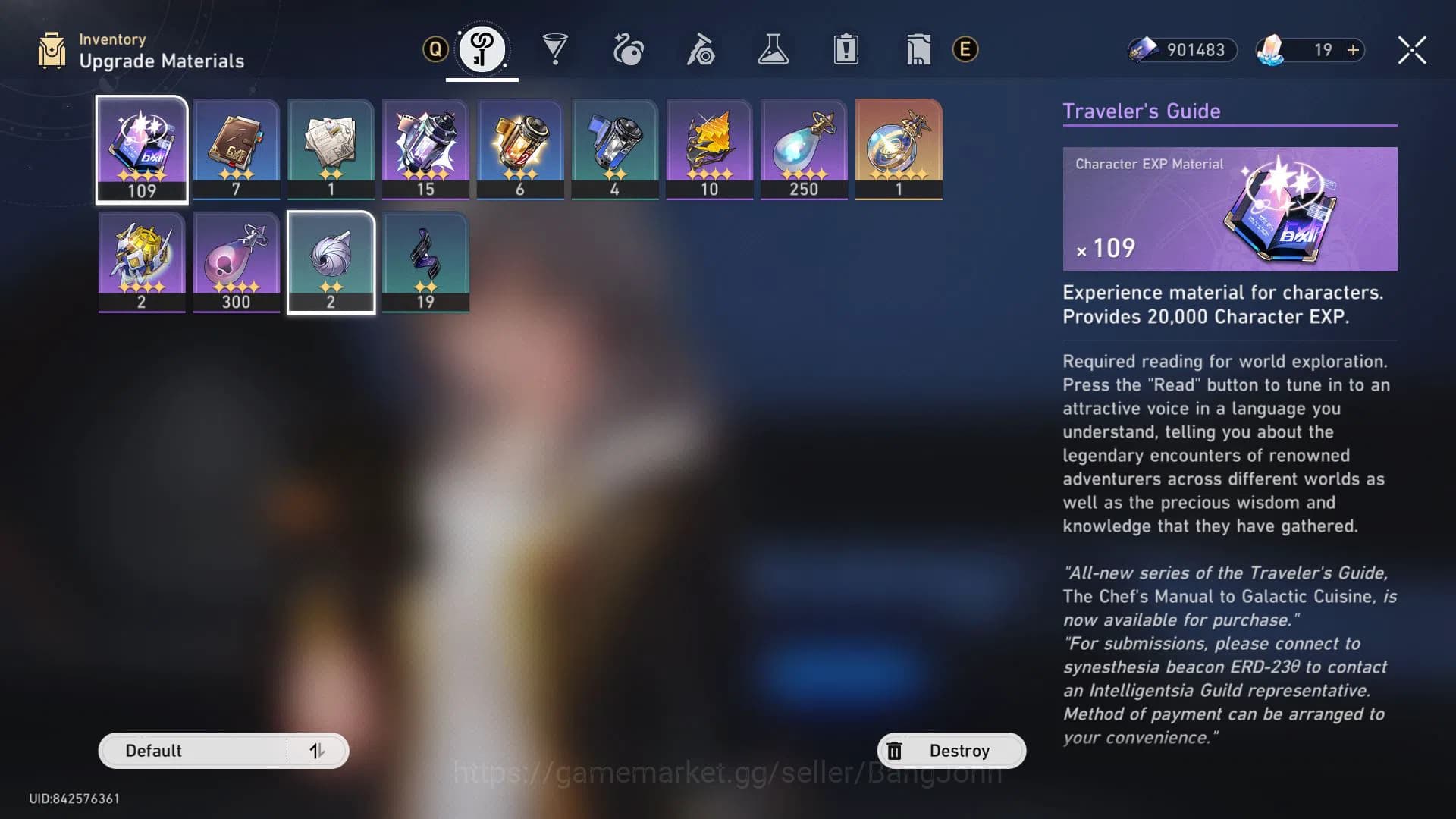Click the clipboard missions category icon
This screenshot has height=819, width=1456.
point(846,49)
